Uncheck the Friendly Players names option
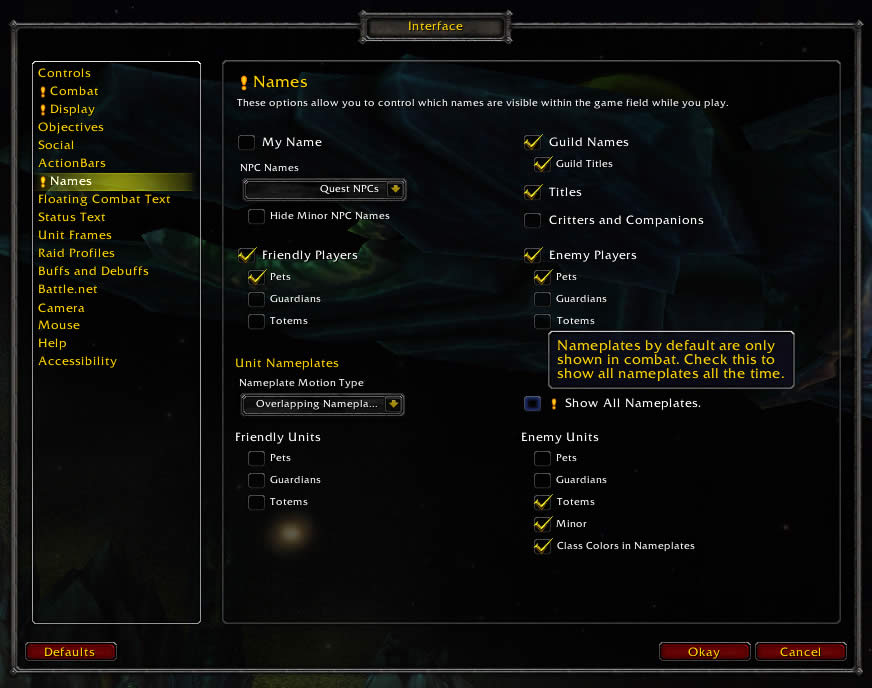 [247, 255]
